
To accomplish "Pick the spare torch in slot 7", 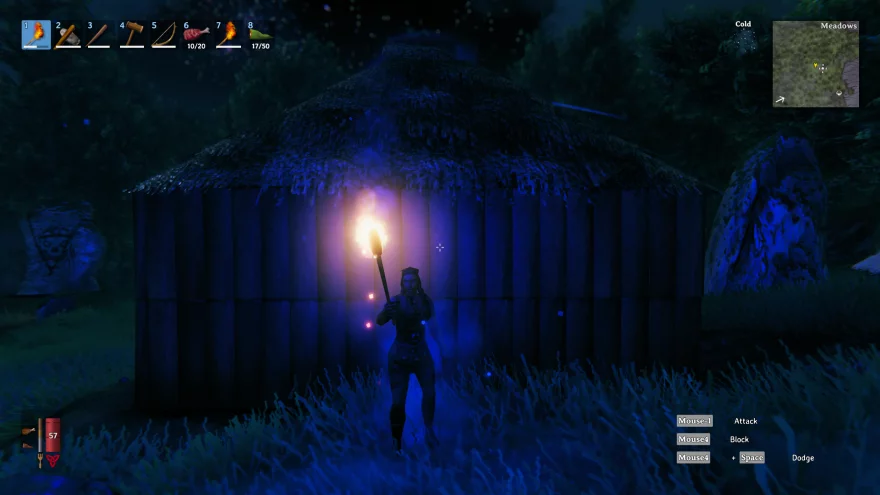I will [x=228, y=35].
